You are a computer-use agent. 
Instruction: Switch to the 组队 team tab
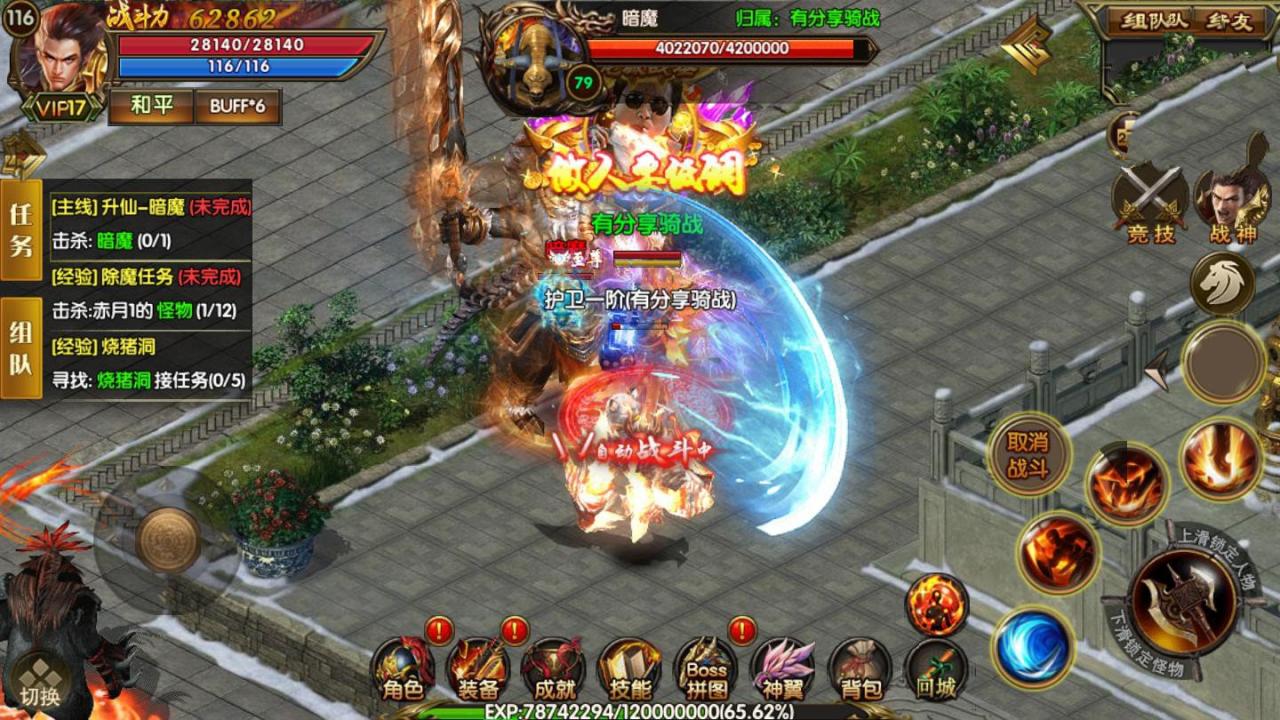pyautogui.click(x=21, y=347)
